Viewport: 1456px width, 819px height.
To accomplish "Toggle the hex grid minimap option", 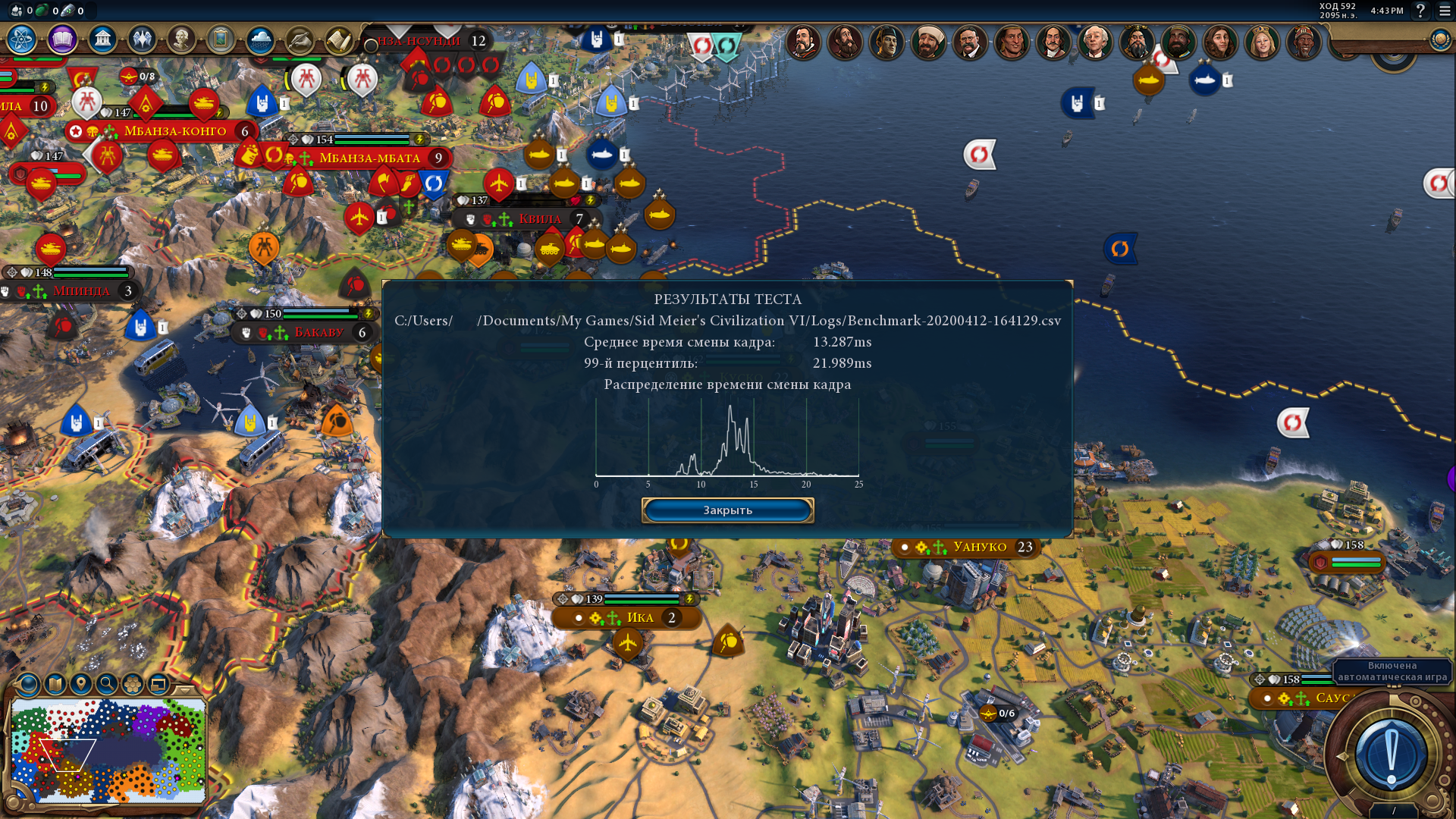I will (x=133, y=684).
